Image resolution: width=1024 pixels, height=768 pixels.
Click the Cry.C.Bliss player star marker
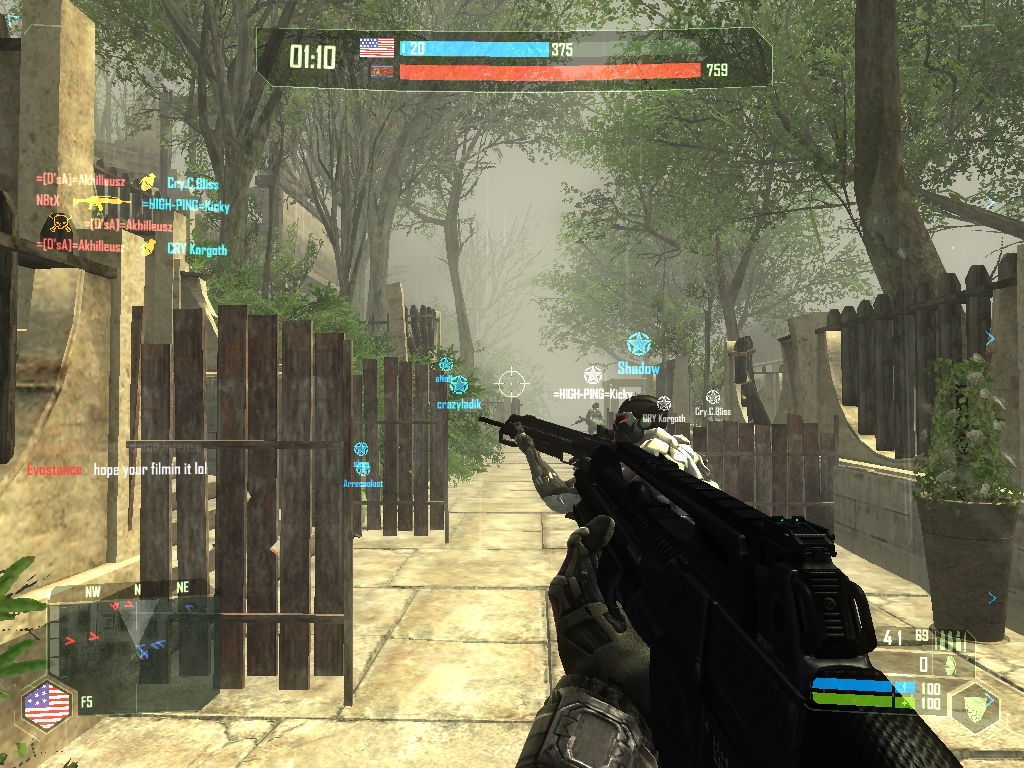pyautogui.click(x=712, y=397)
